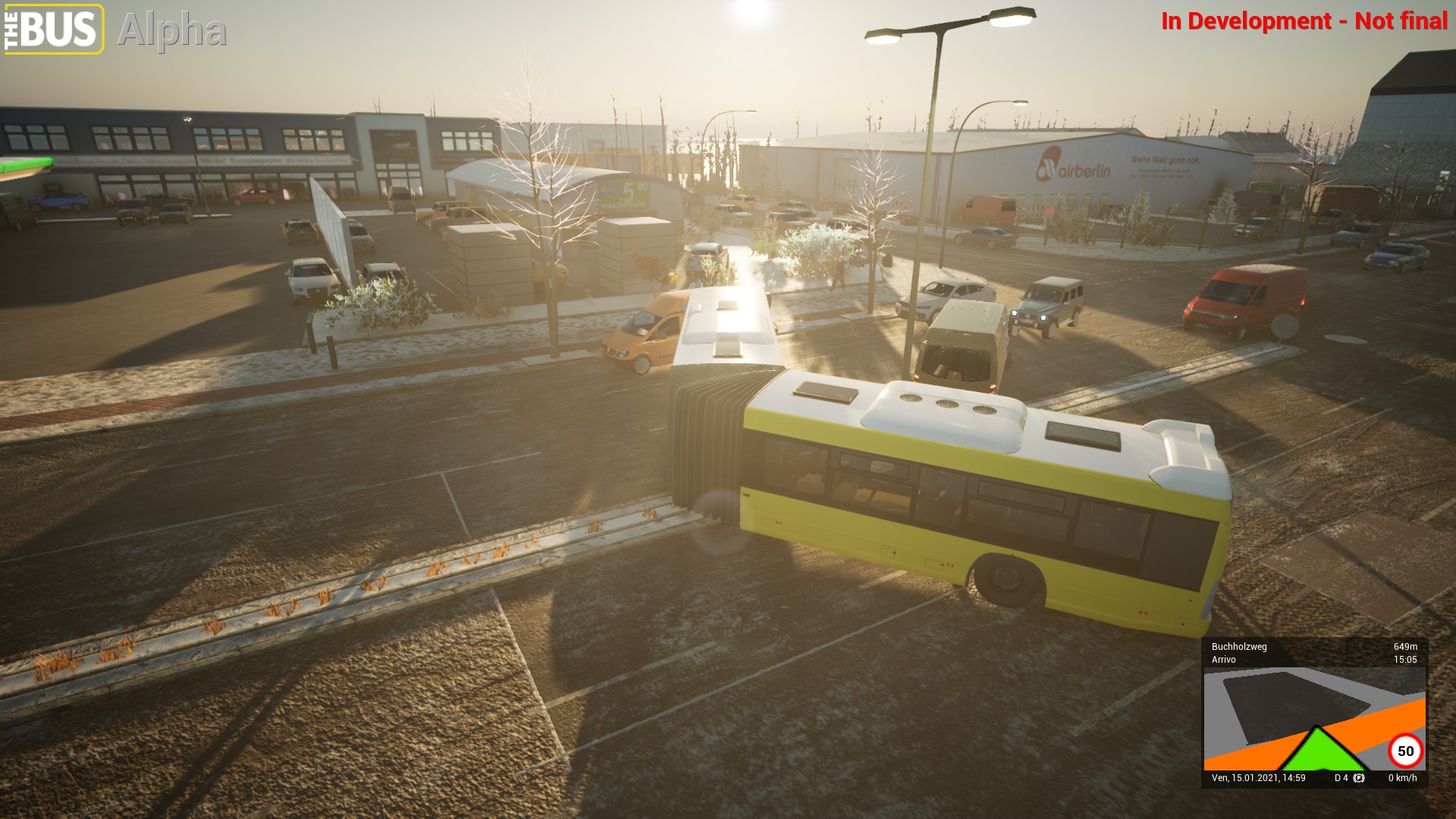This screenshot has height=819, width=1456.
Task: Select the Buchholzweg next stop panel
Action: coord(1314,653)
